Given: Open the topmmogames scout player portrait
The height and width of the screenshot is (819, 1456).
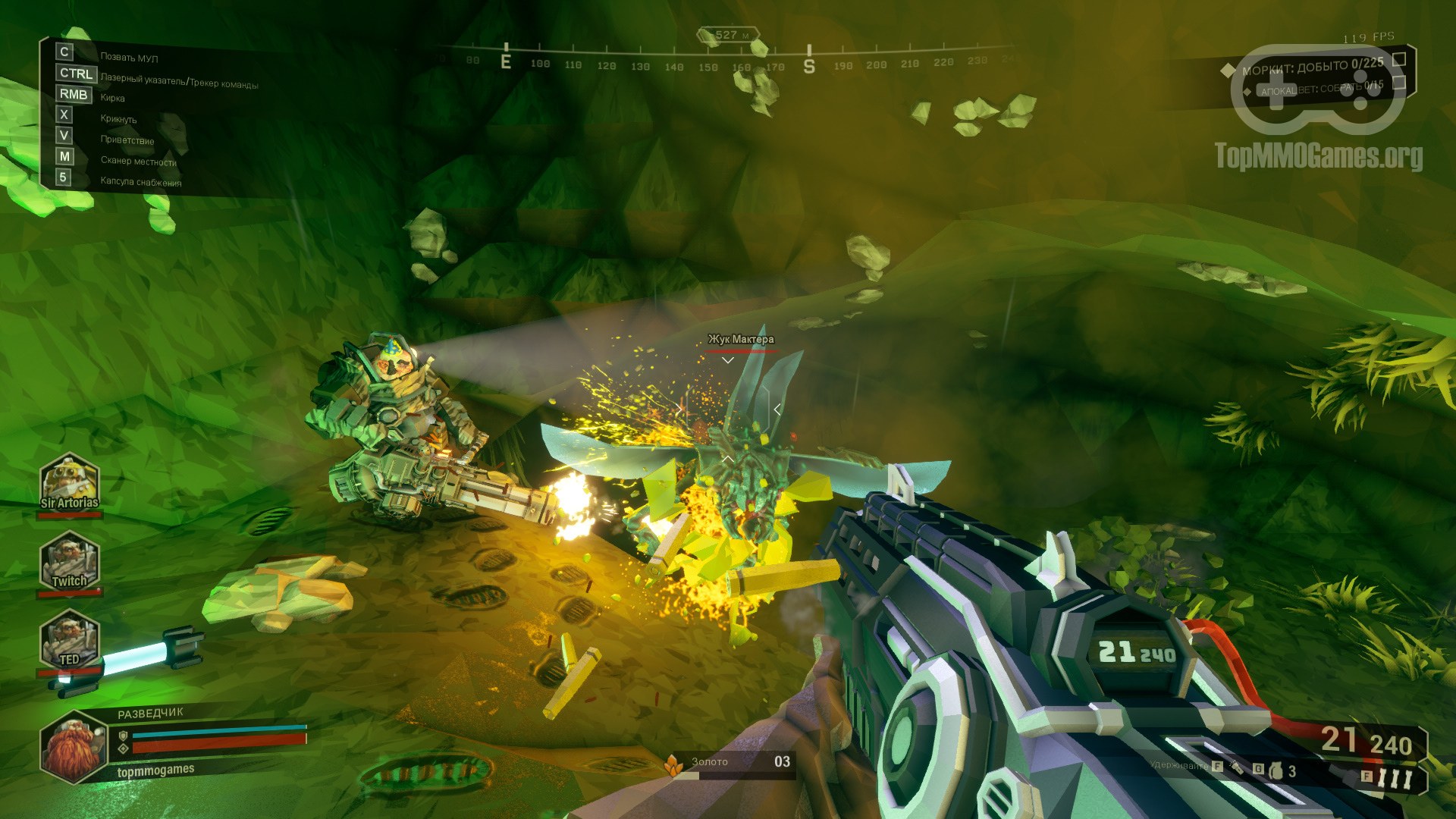Looking at the screenshot, I should [76, 747].
